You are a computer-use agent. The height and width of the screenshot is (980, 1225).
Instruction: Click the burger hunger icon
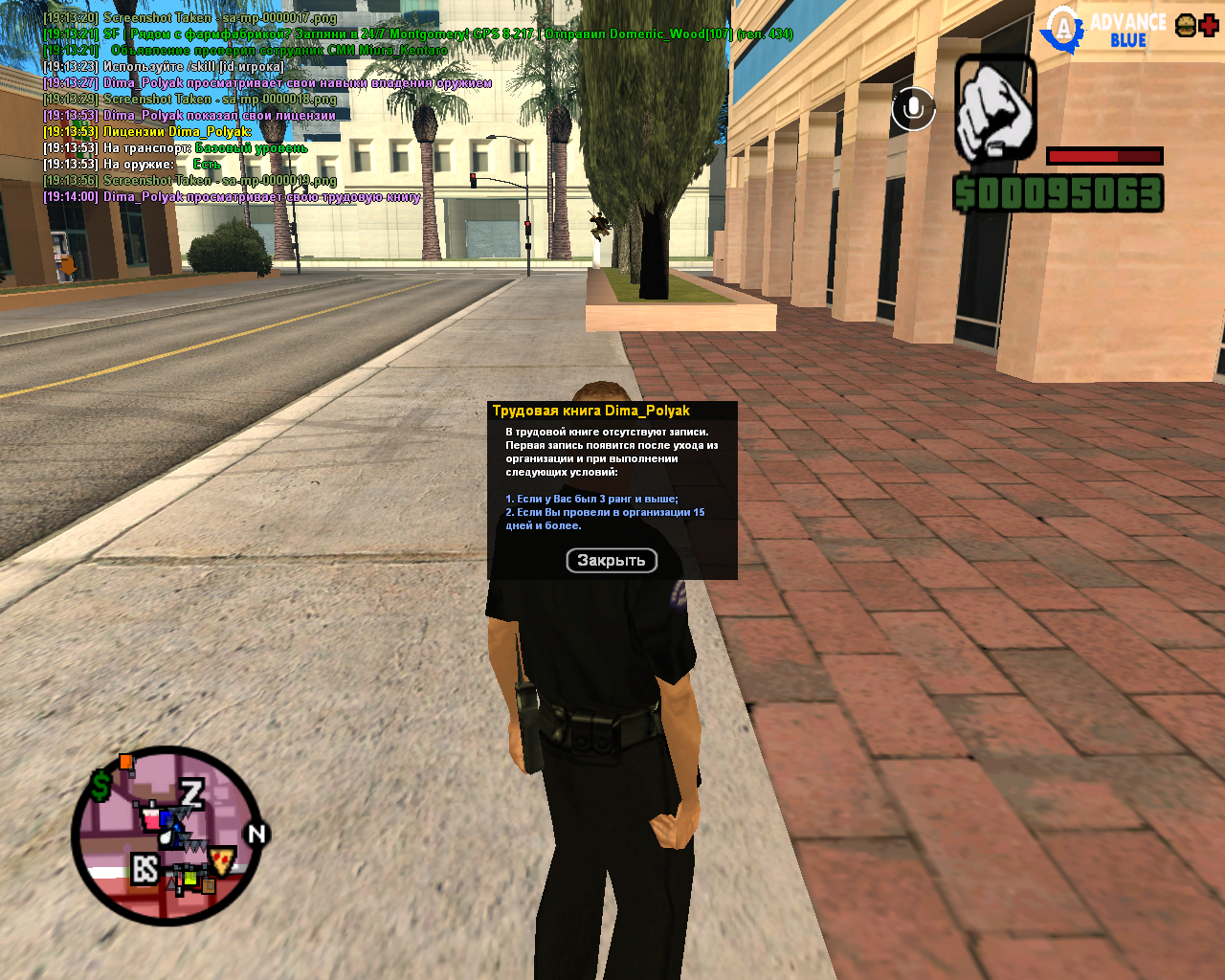click(1186, 26)
